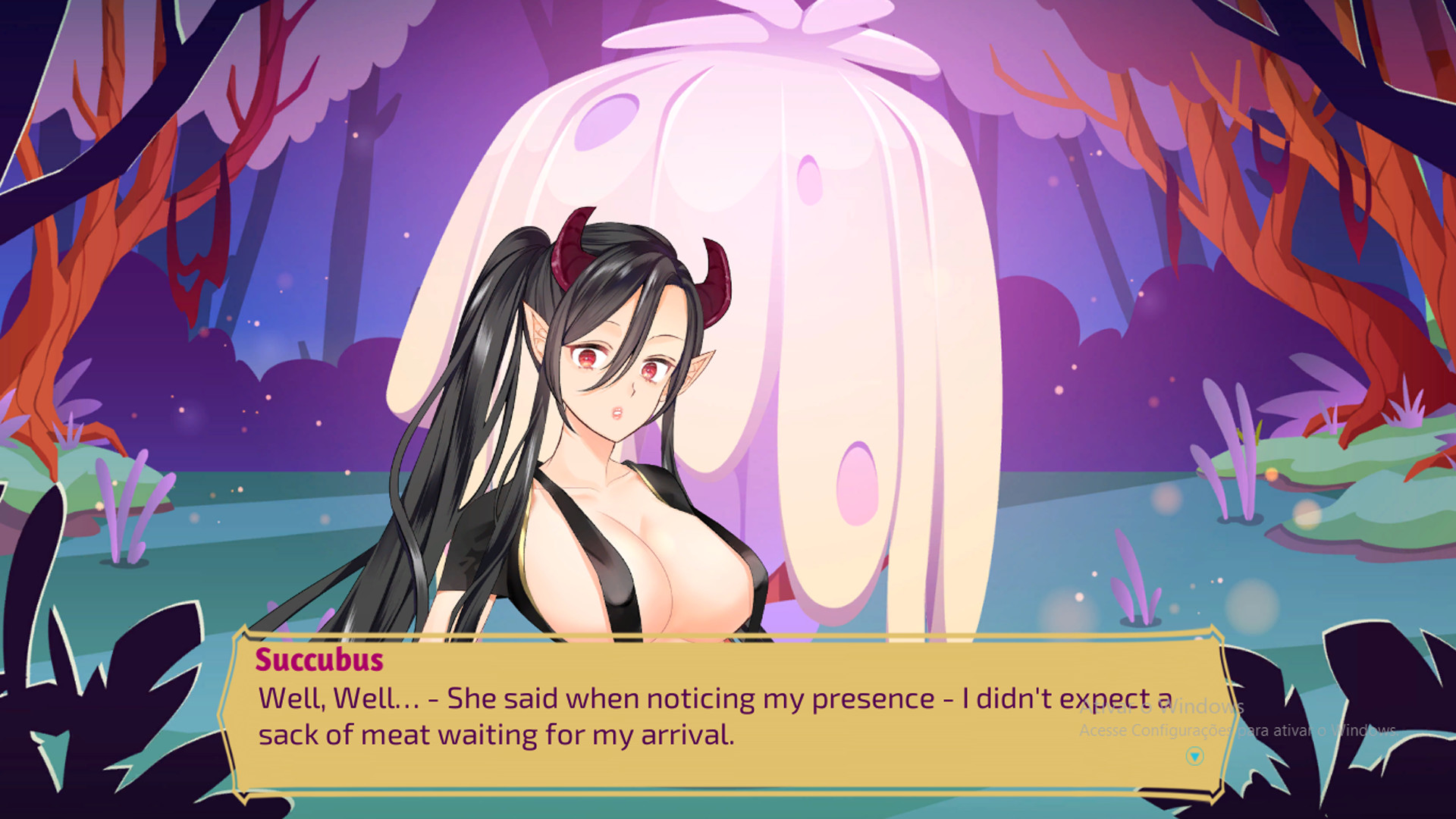Click the 'Succubus' speaker name label
The image size is (1456, 819).
point(318,661)
